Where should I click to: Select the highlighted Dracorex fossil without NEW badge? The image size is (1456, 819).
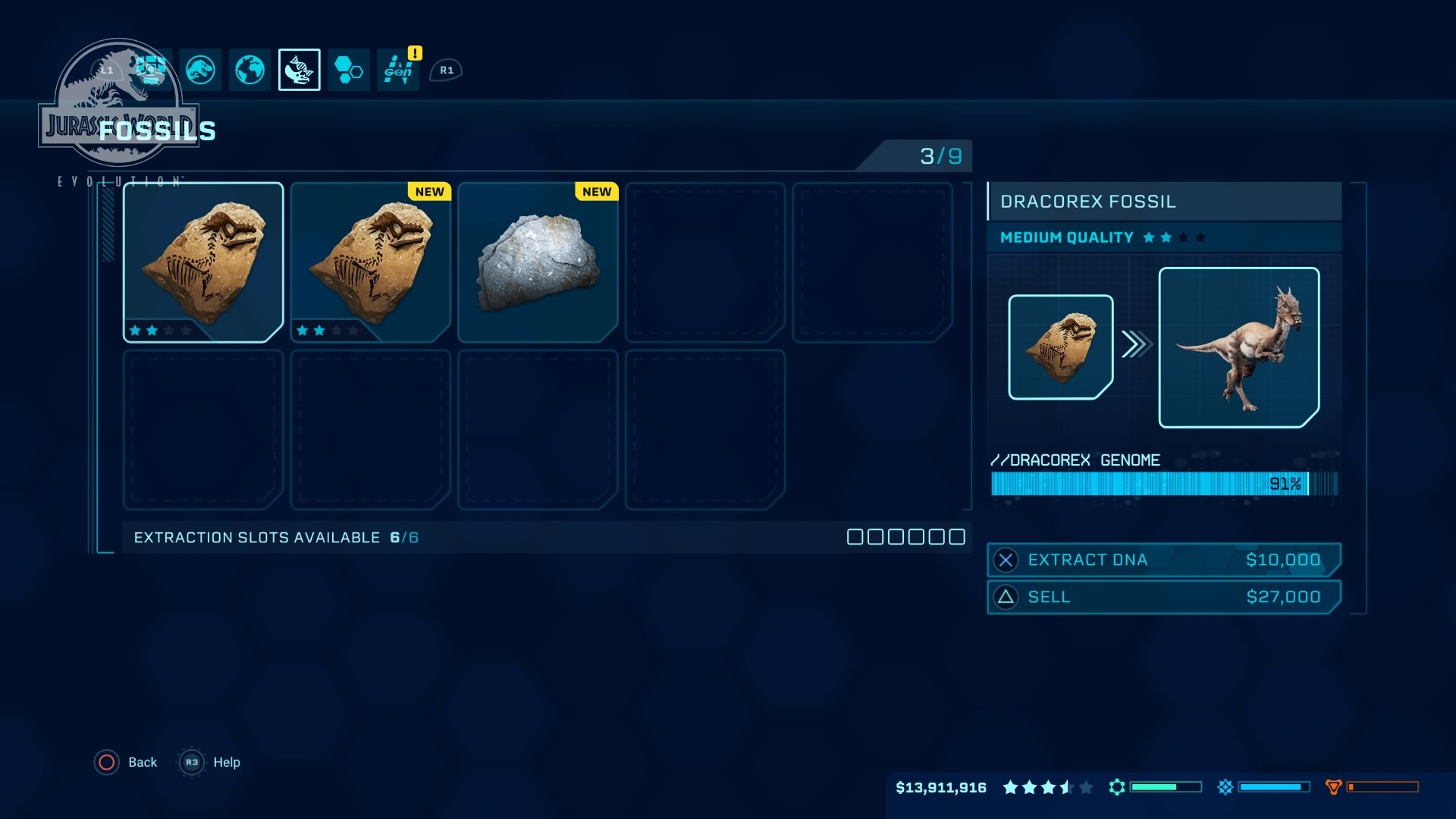tap(203, 262)
